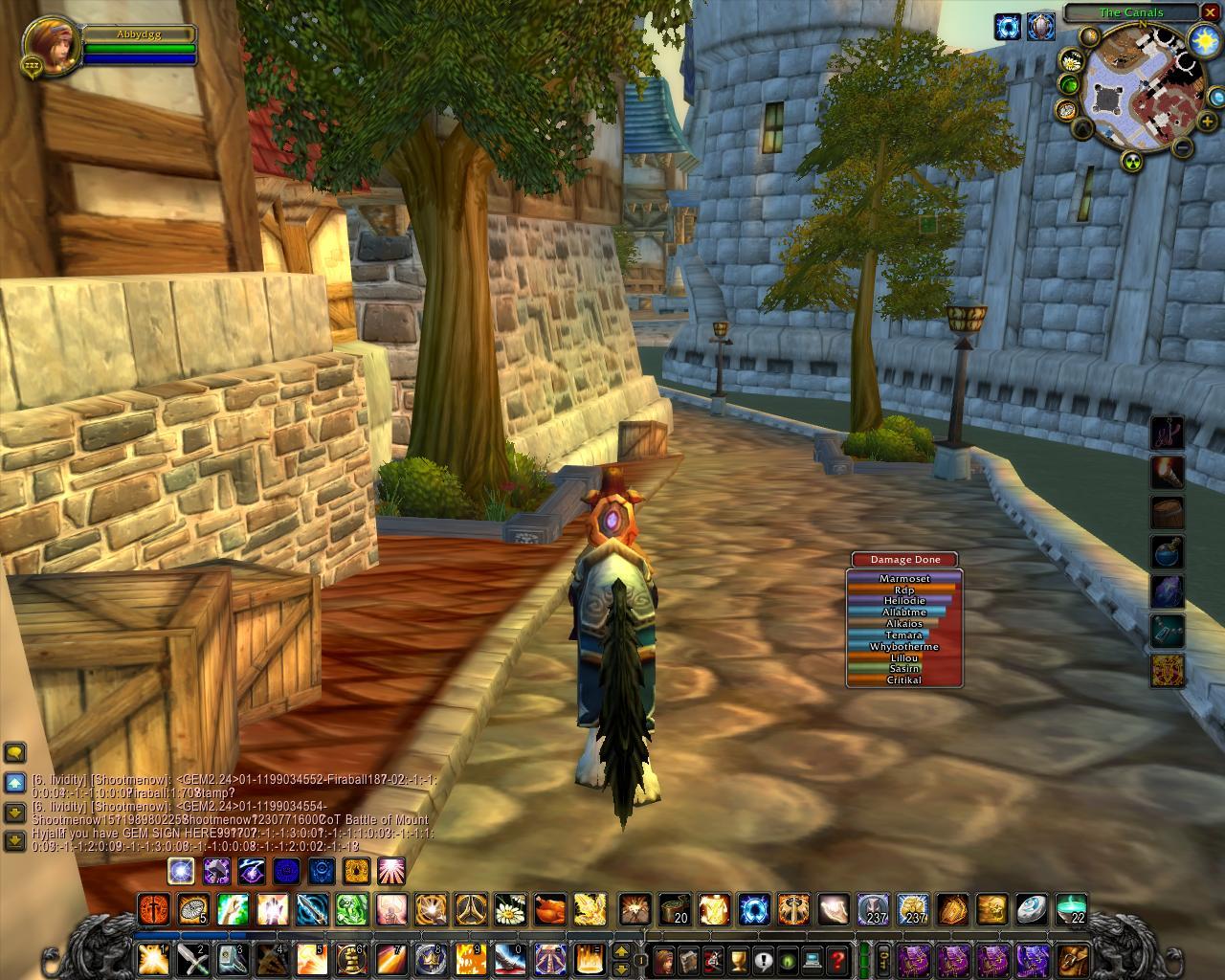Screen dimensions: 1225x980
Task: Open the red question mark help button
Action: click(x=836, y=957)
